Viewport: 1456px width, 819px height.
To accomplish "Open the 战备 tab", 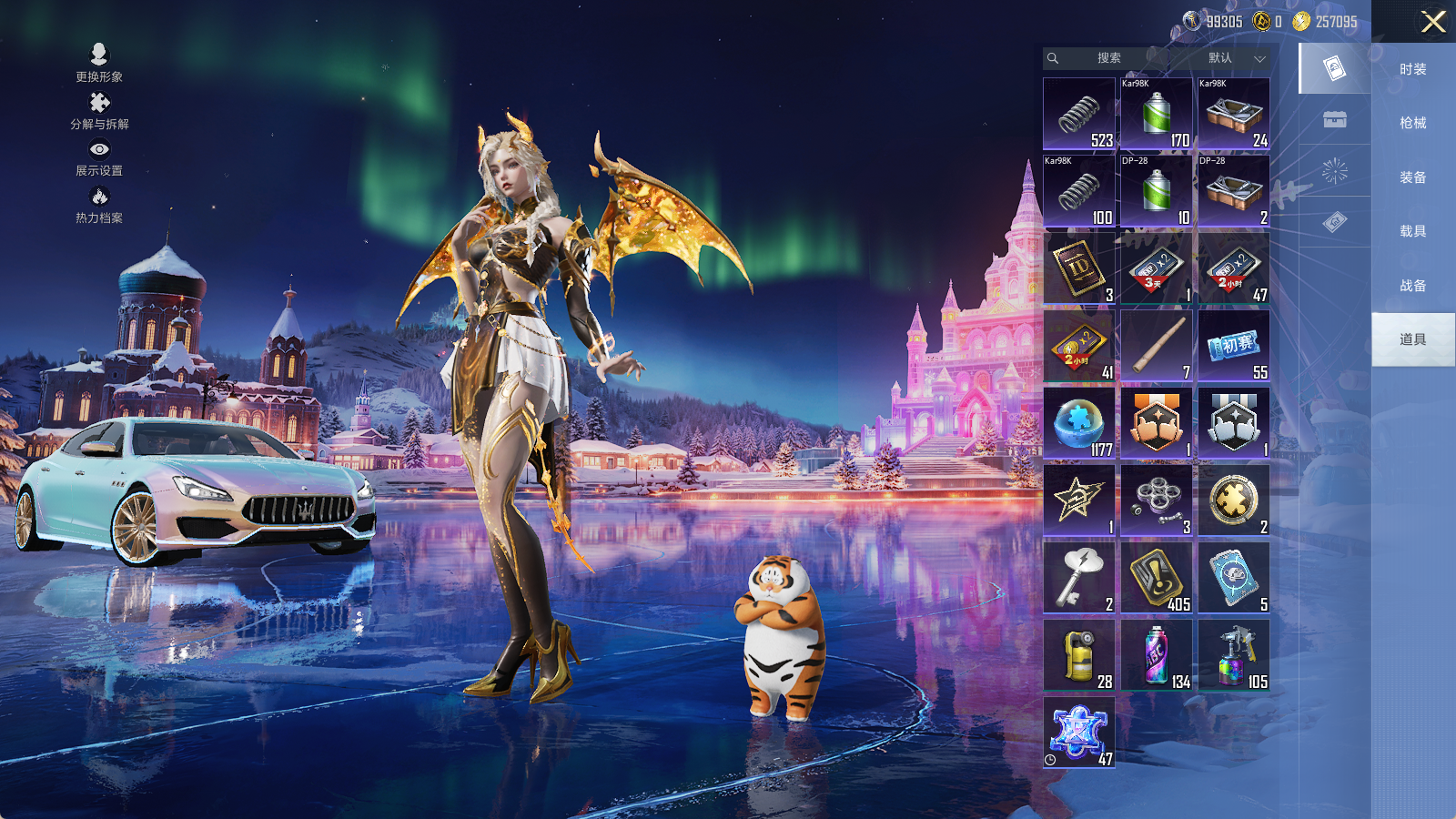I will coord(1412,286).
